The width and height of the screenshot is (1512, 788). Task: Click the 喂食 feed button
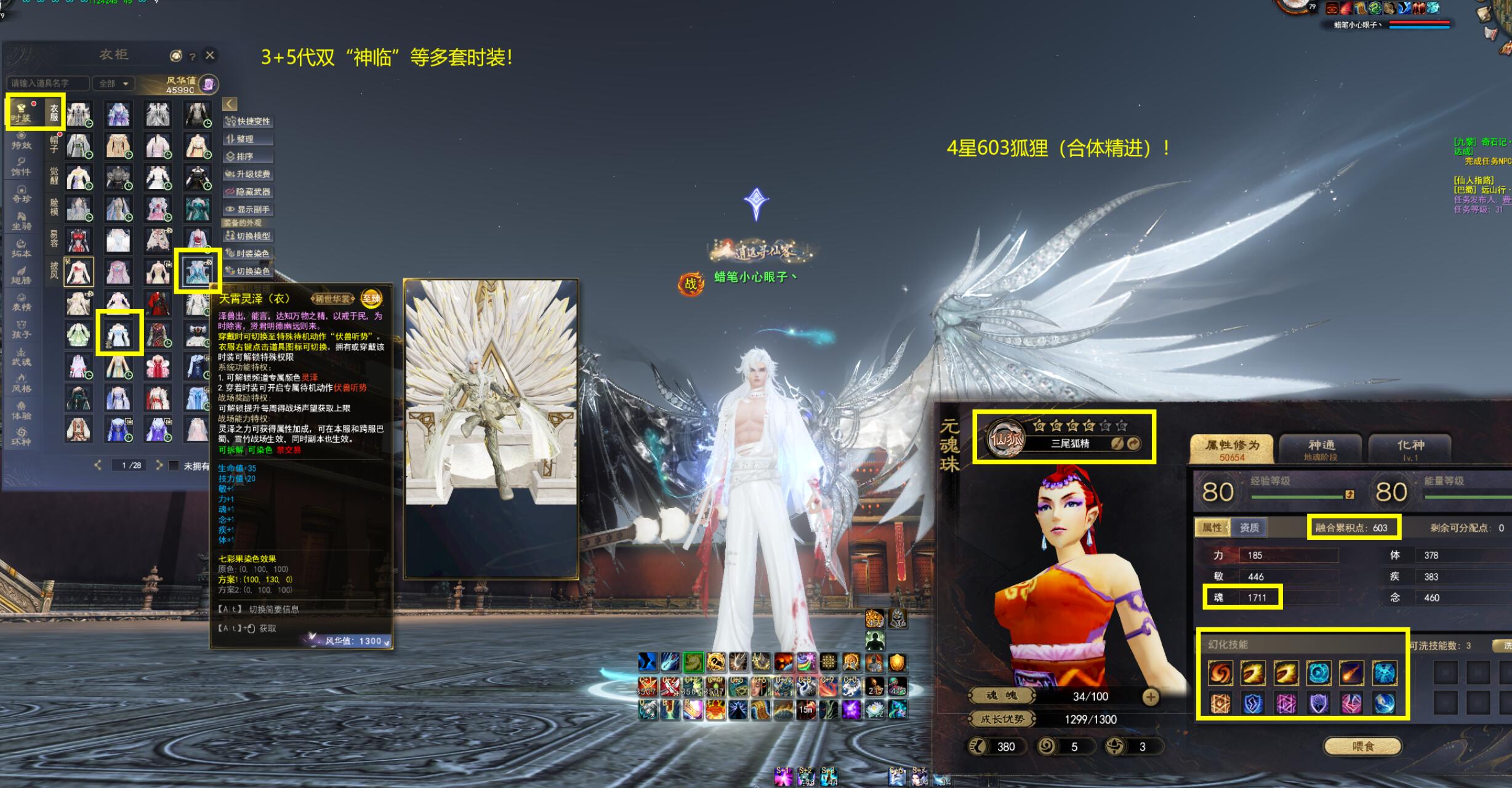click(1363, 746)
